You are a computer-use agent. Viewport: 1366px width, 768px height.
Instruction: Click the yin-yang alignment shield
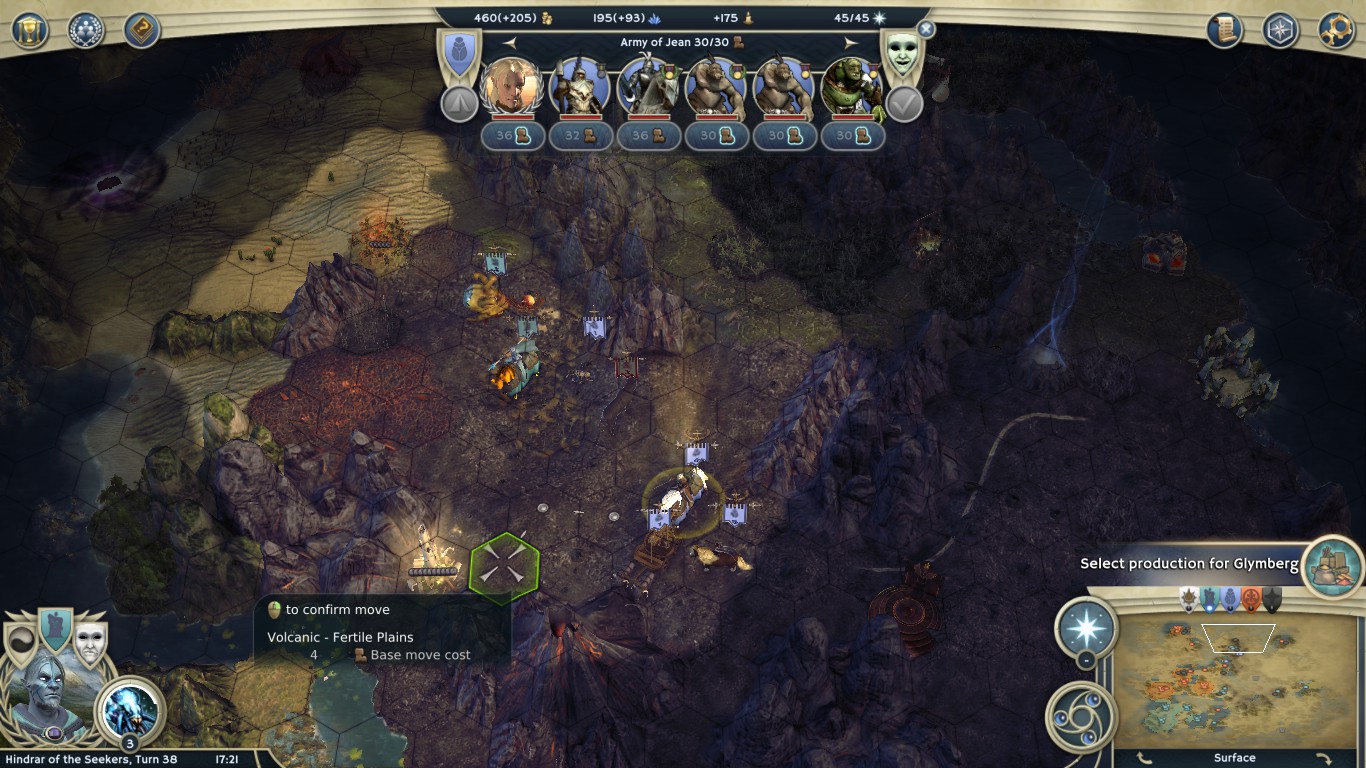[x=21, y=645]
